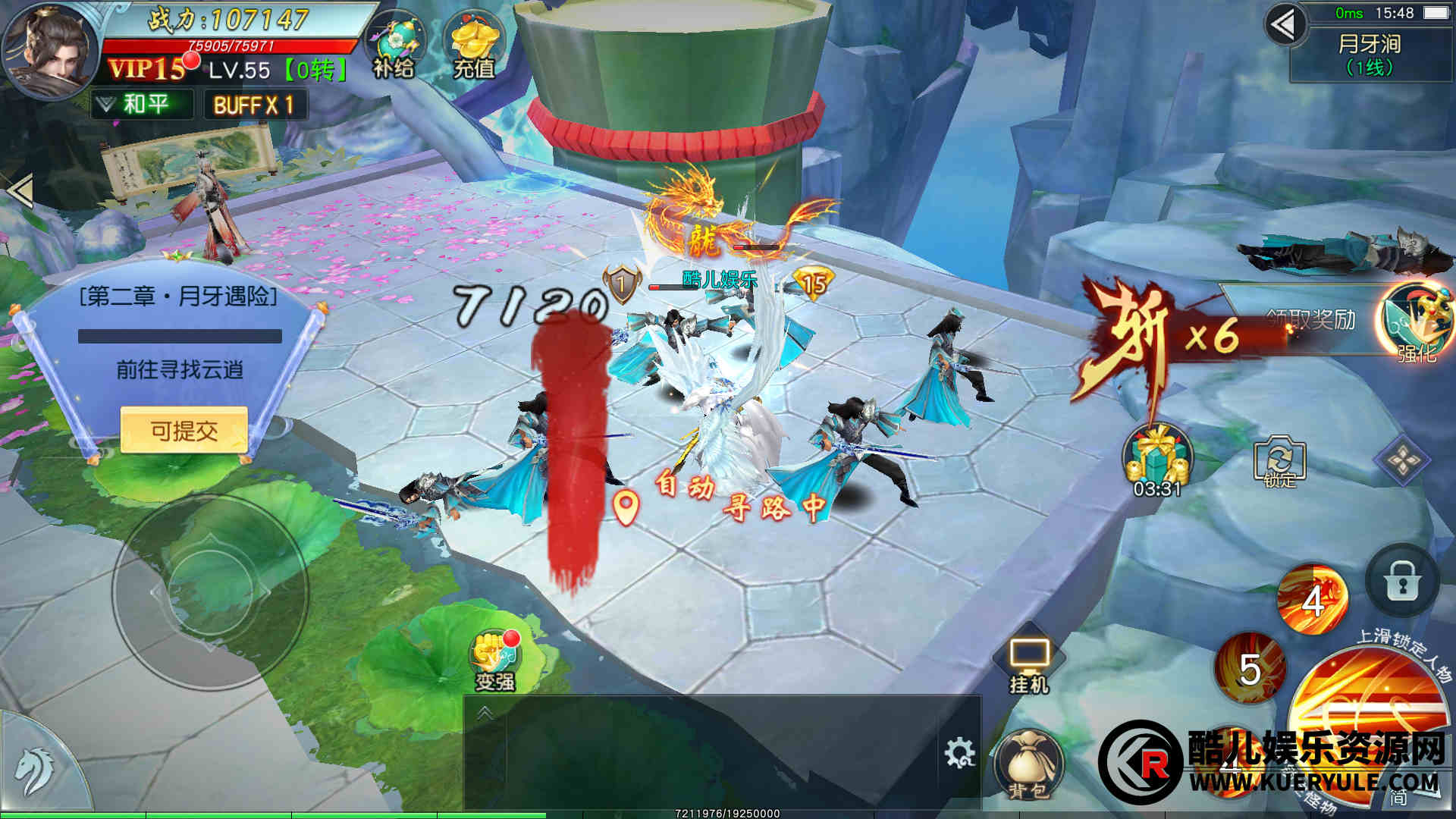Image resolution: width=1456 pixels, height=819 pixels.
Task: Activate the fire skill with cooldown 5
Action: point(1250,667)
